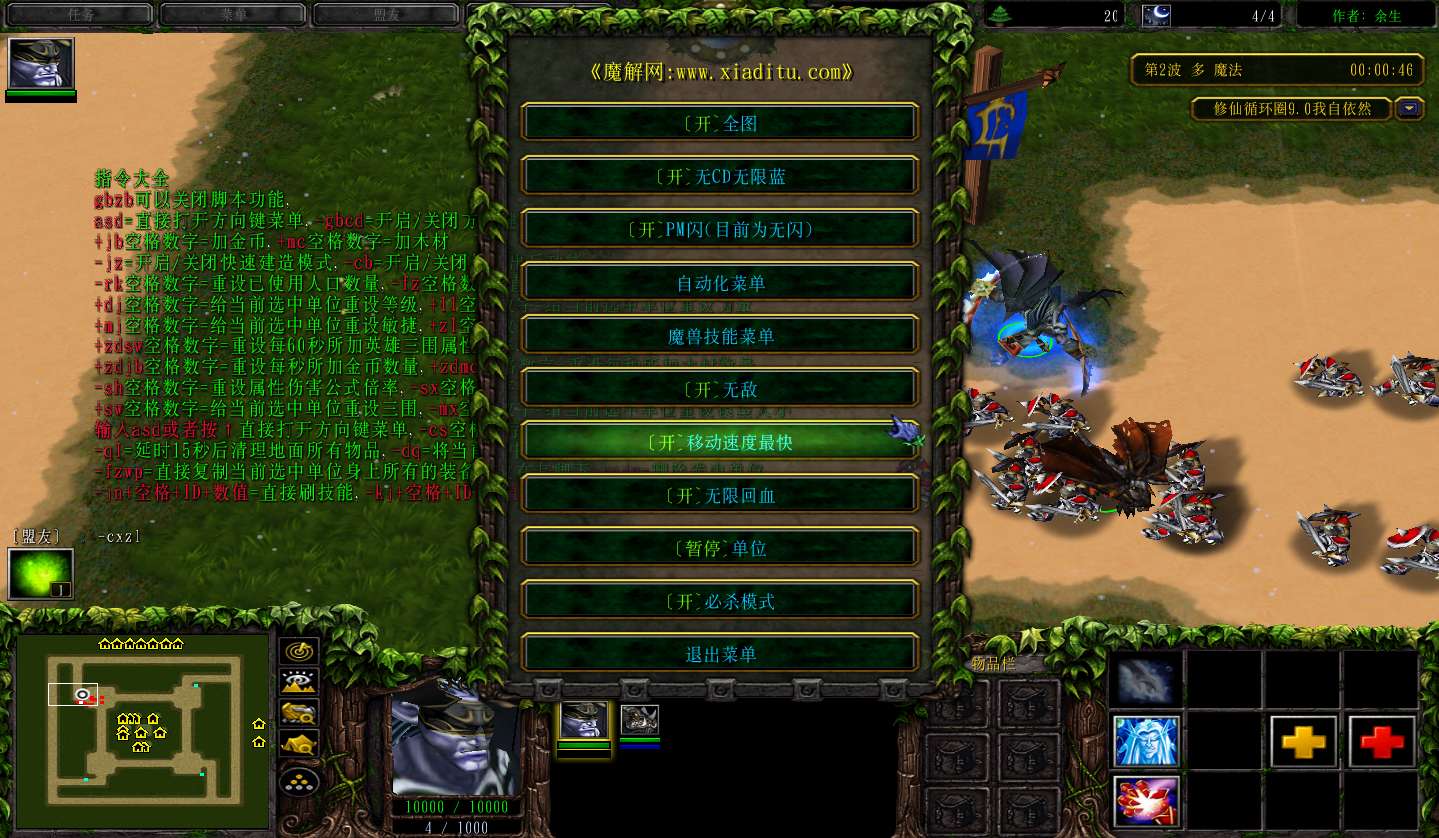Choose the 移动速度最快 option

coord(719,442)
